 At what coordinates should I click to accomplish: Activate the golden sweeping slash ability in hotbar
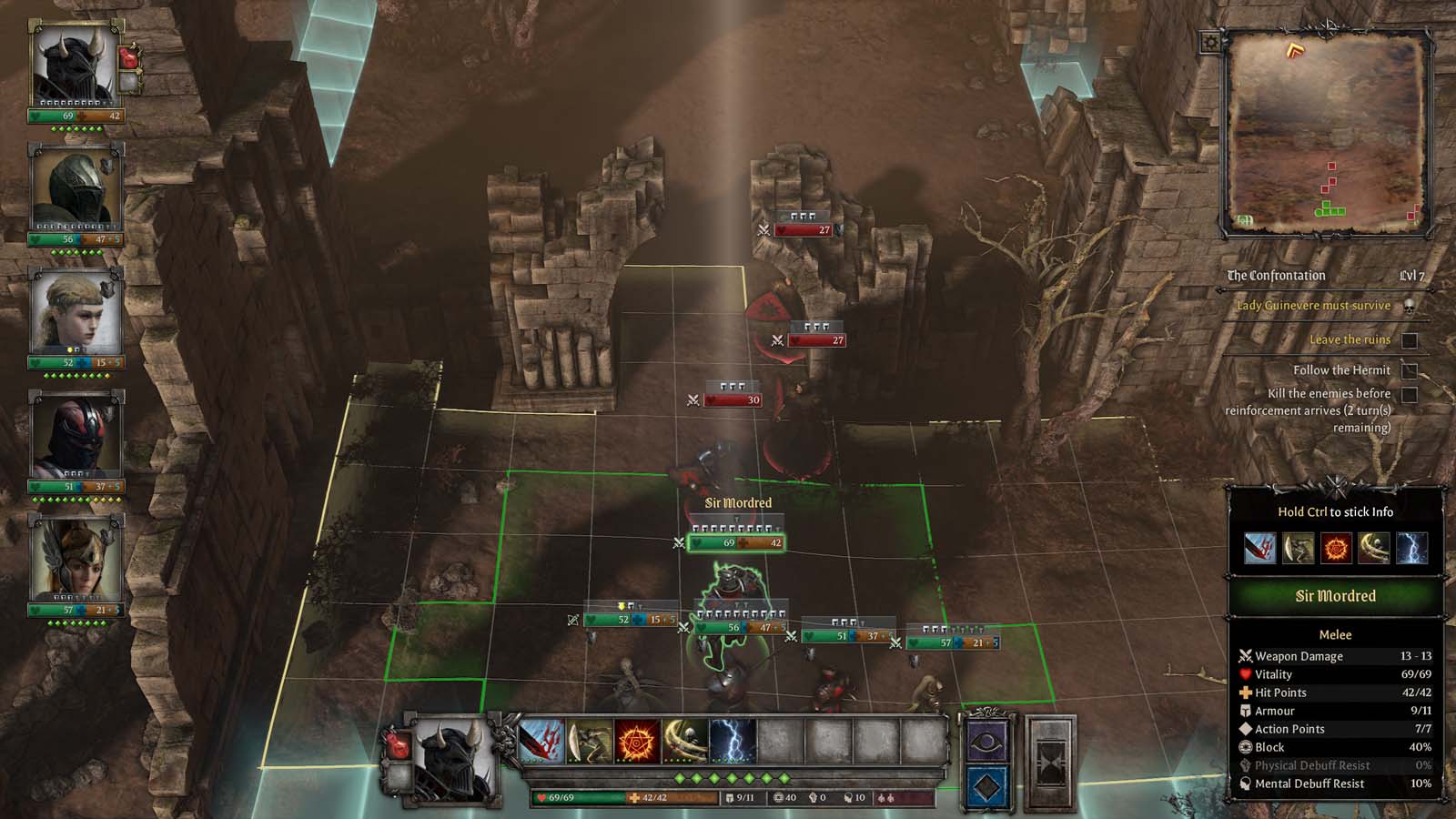click(684, 742)
